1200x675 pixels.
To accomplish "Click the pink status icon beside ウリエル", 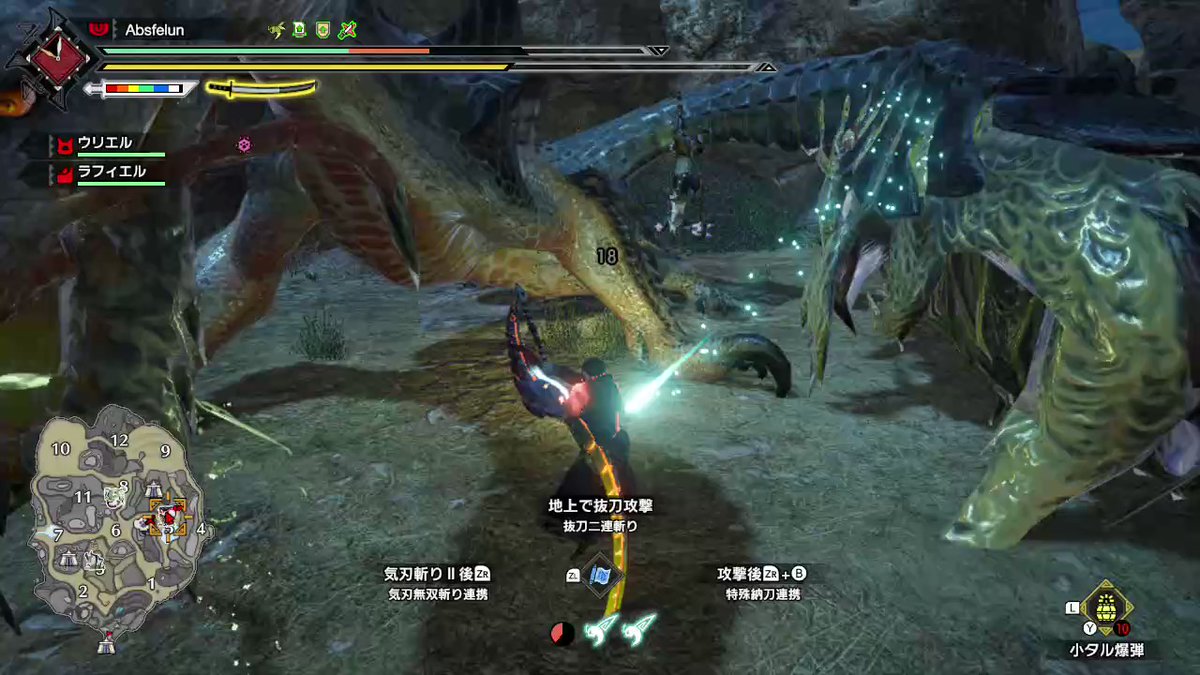I will tap(243, 145).
